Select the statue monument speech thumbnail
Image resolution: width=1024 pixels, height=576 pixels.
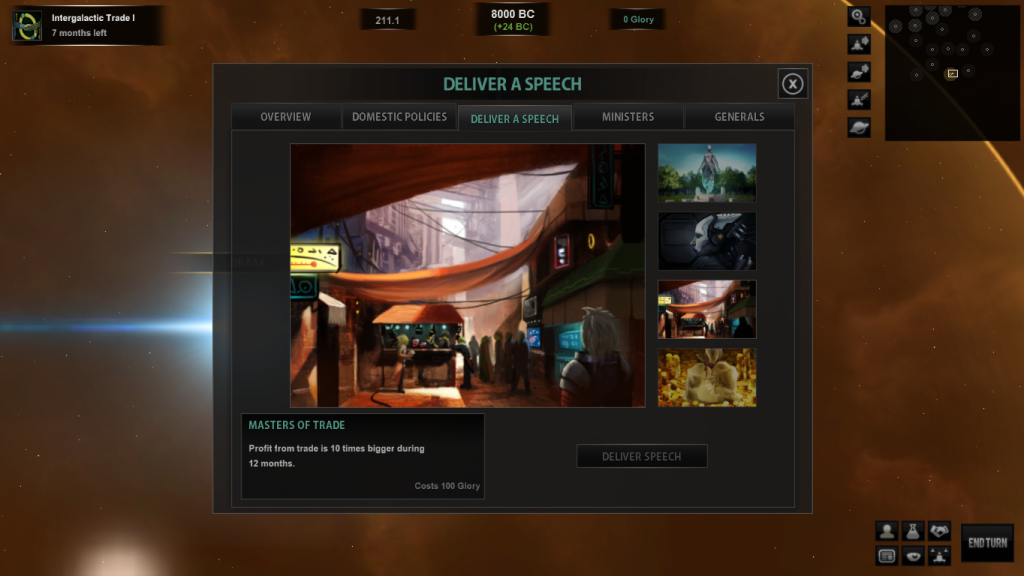[707, 173]
